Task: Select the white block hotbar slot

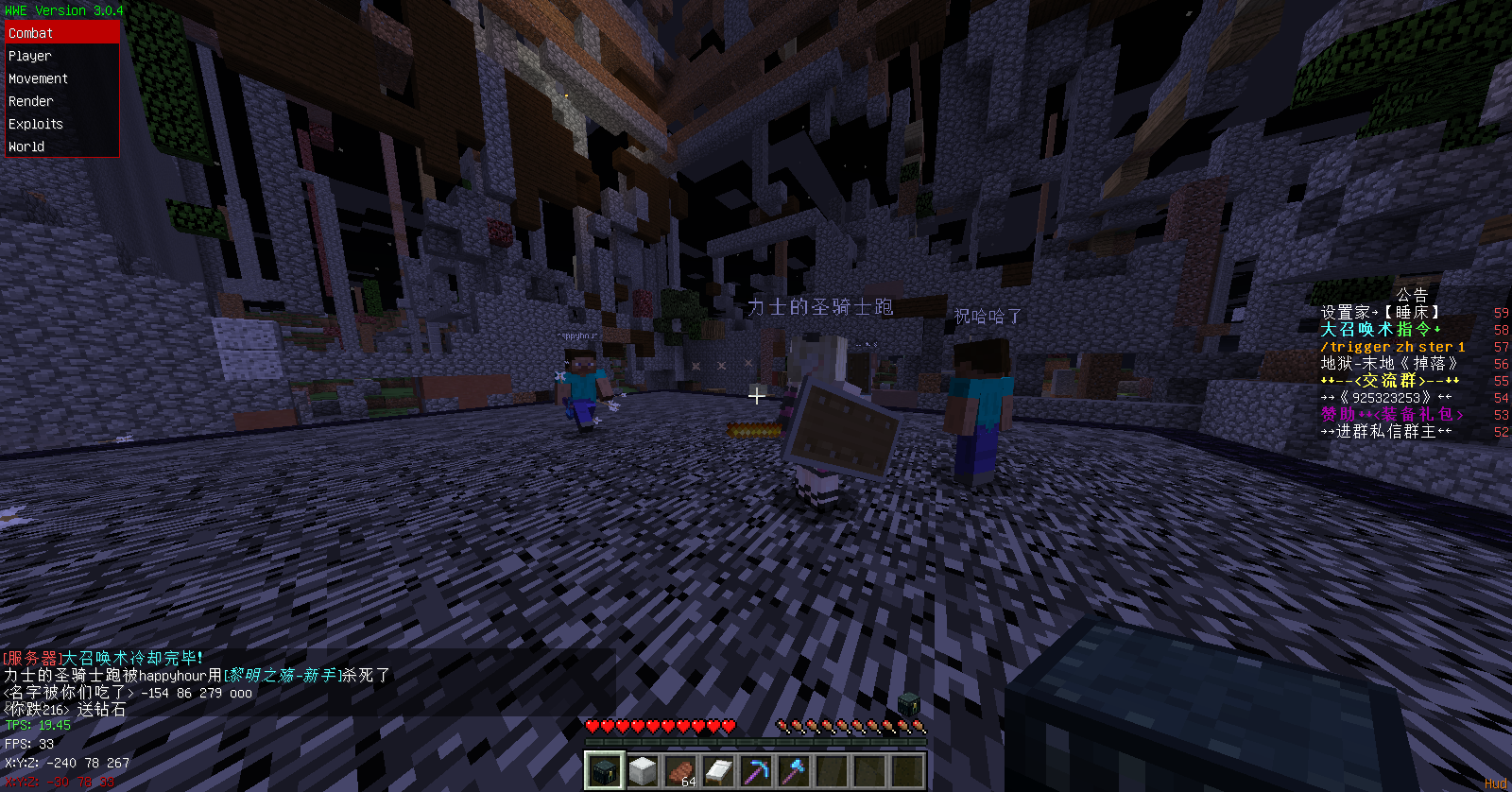Action: [x=643, y=771]
